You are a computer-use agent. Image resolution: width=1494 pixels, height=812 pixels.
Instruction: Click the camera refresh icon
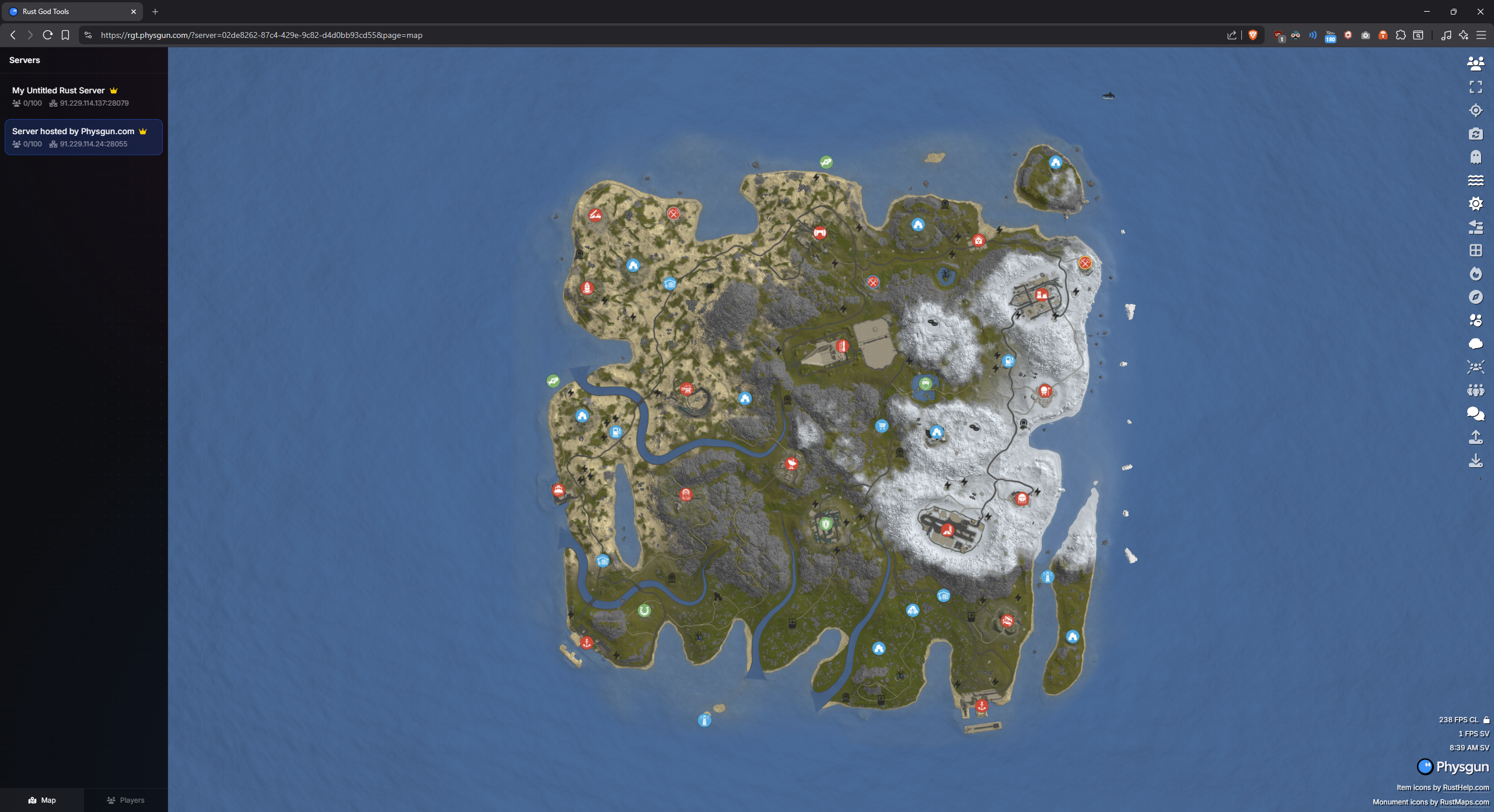click(x=1475, y=134)
